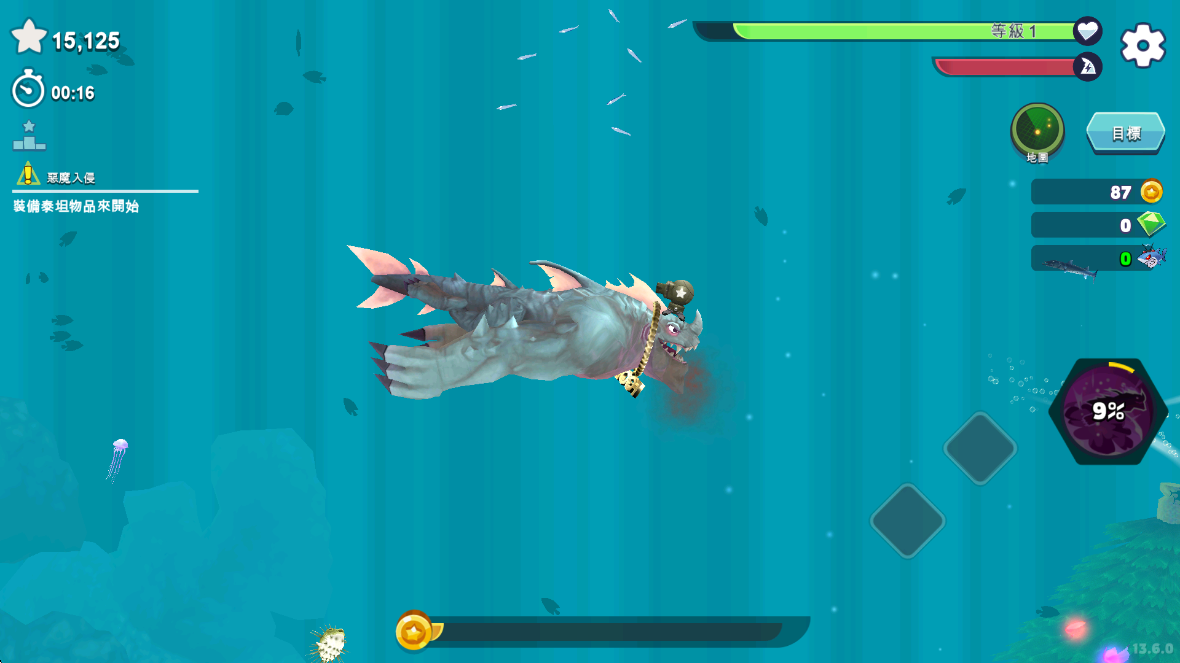1180x663 pixels.
Task: Tap the leaderboard podium icon
Action: coord(29,136)
